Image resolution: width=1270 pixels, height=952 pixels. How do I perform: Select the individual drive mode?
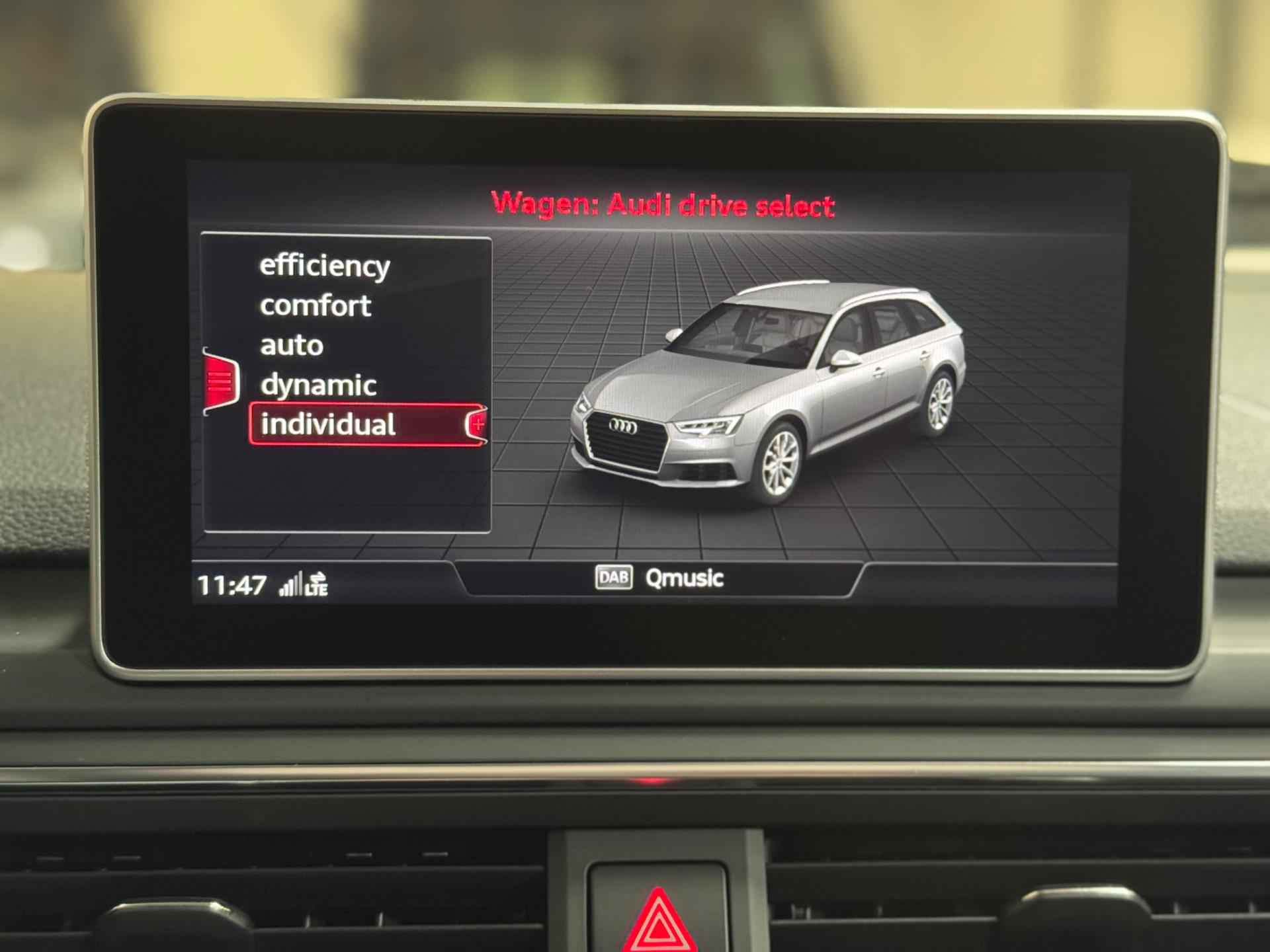point(329,424)
